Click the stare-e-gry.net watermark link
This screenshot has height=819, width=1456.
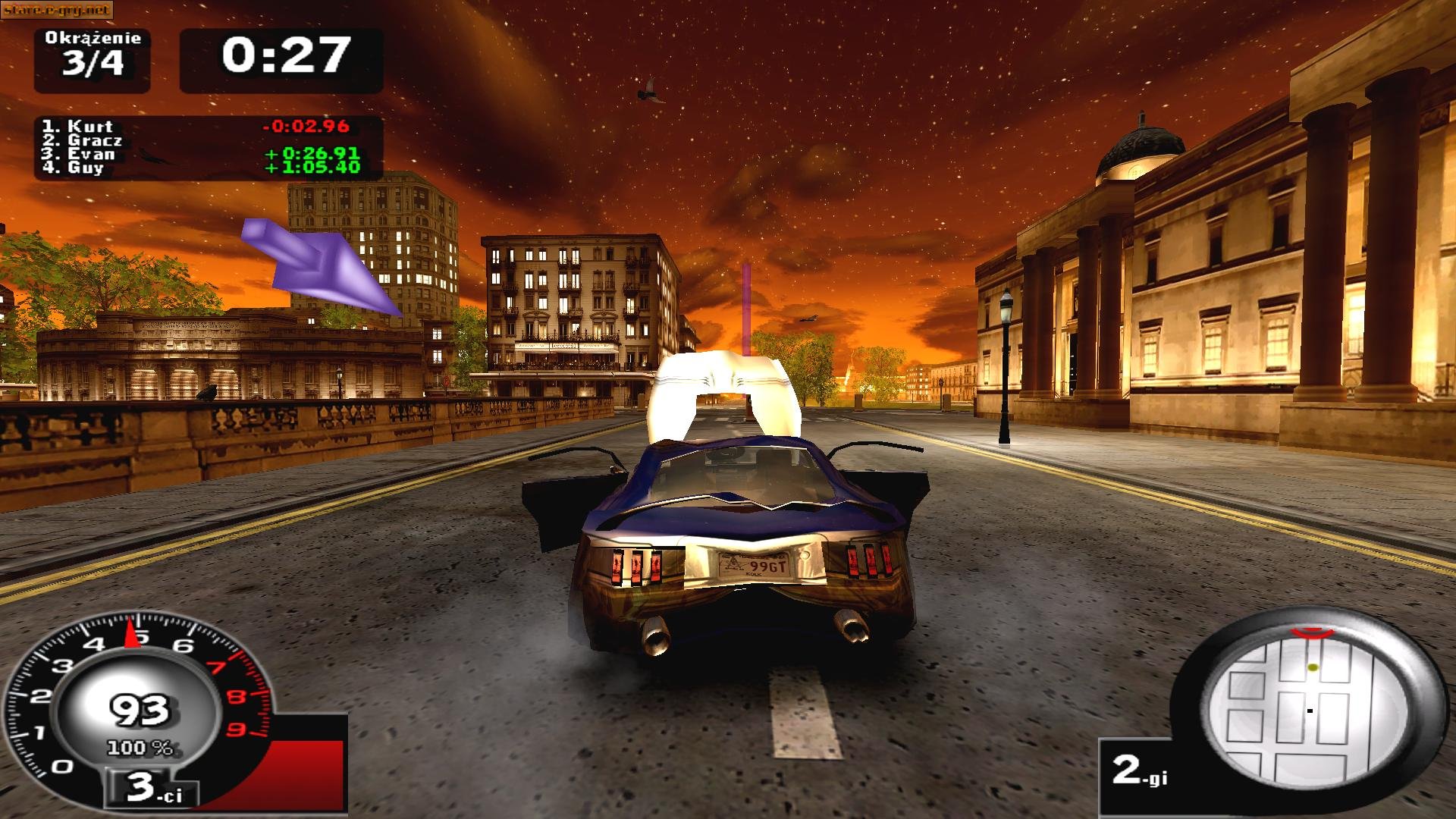(57, 8)
